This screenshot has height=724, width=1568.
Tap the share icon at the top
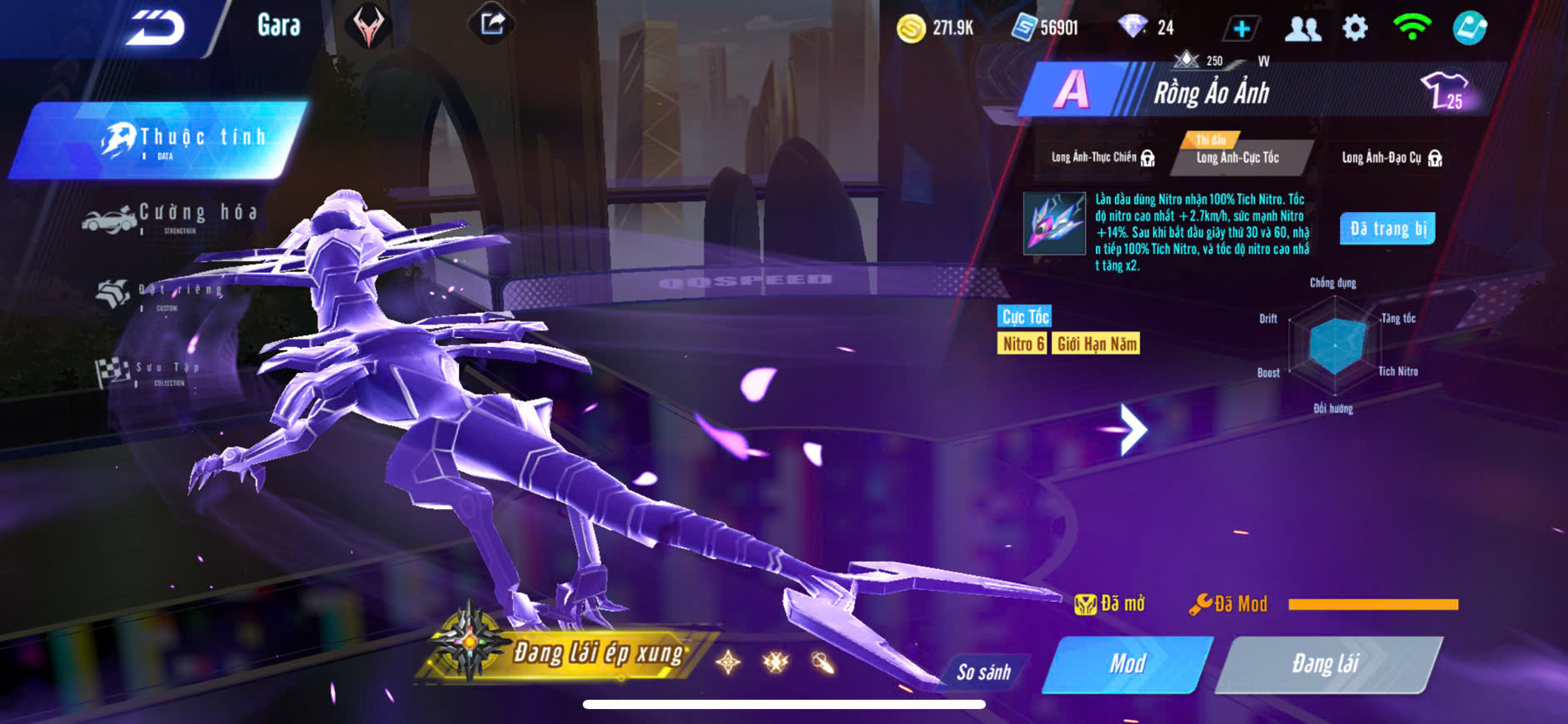coord(492,24)
